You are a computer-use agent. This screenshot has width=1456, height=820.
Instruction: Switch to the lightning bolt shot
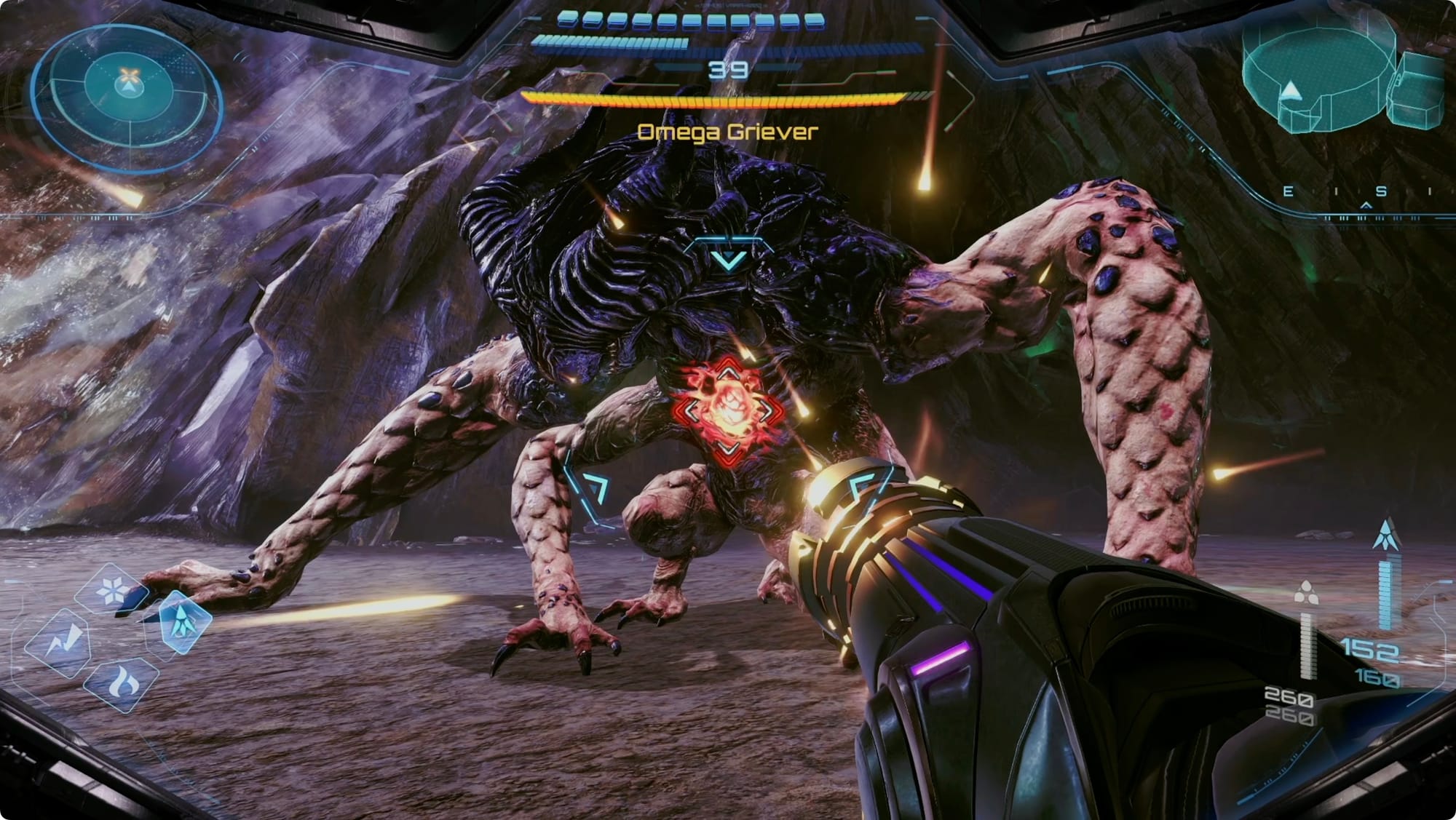[x=58, y=644]
